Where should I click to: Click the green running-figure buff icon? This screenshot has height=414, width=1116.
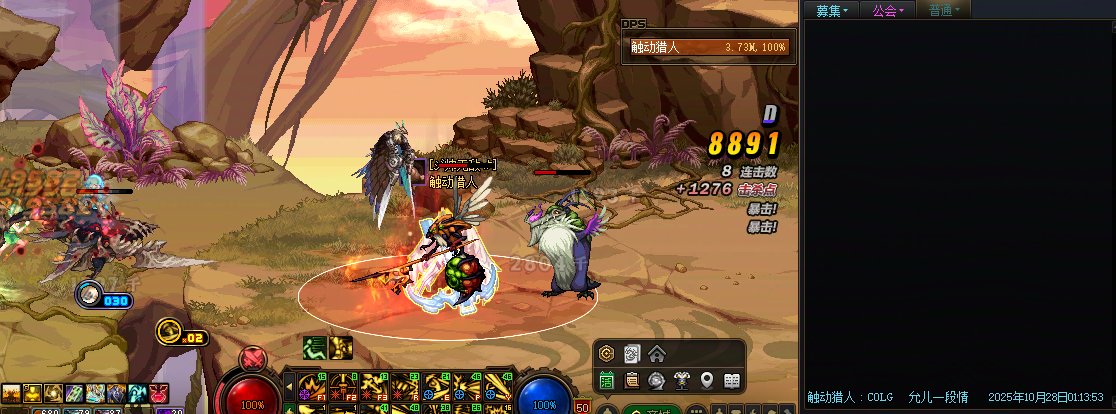315,348
